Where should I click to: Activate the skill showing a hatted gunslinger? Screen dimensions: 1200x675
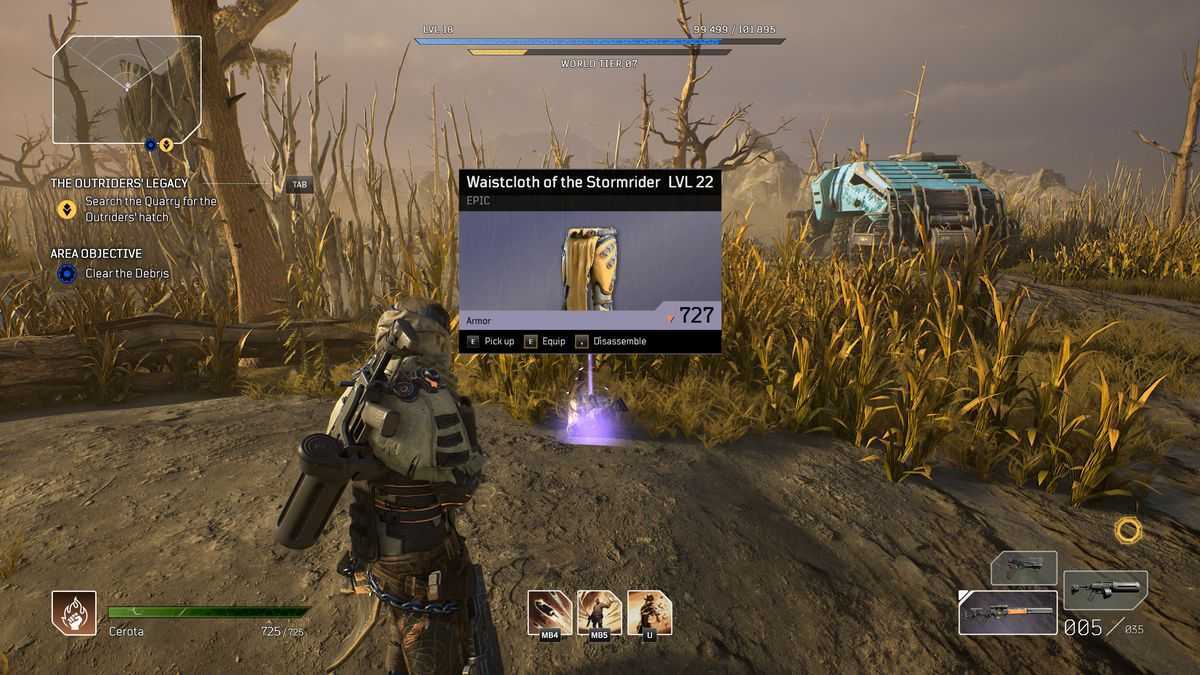click(649, 611)
